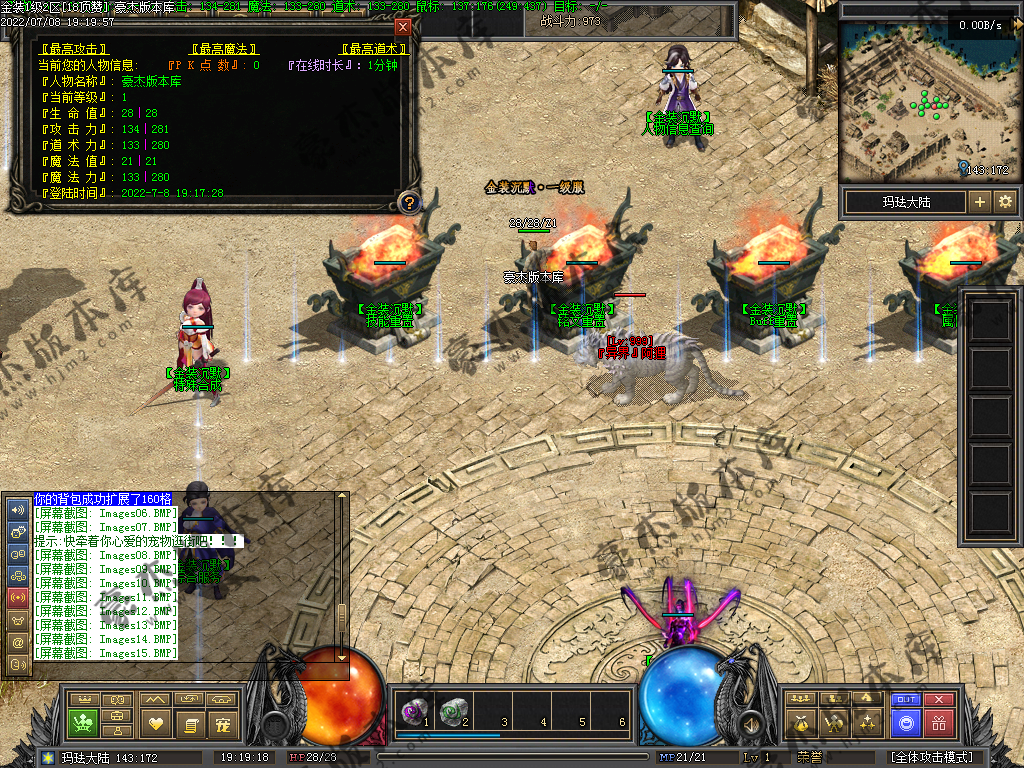This screenshot has width=1024, height=768.
Task: Click the warrior with shield icon
Action: [833, 722]
